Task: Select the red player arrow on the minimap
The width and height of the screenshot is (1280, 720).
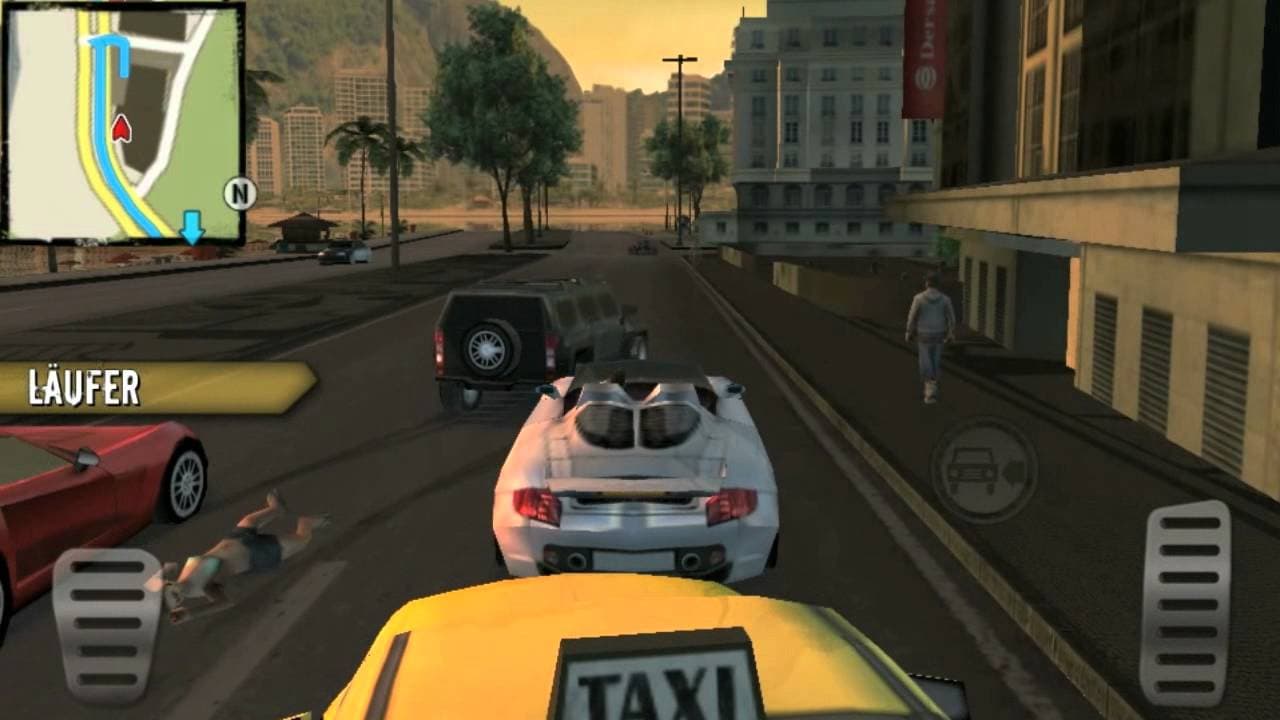Action: click(123, 128)
